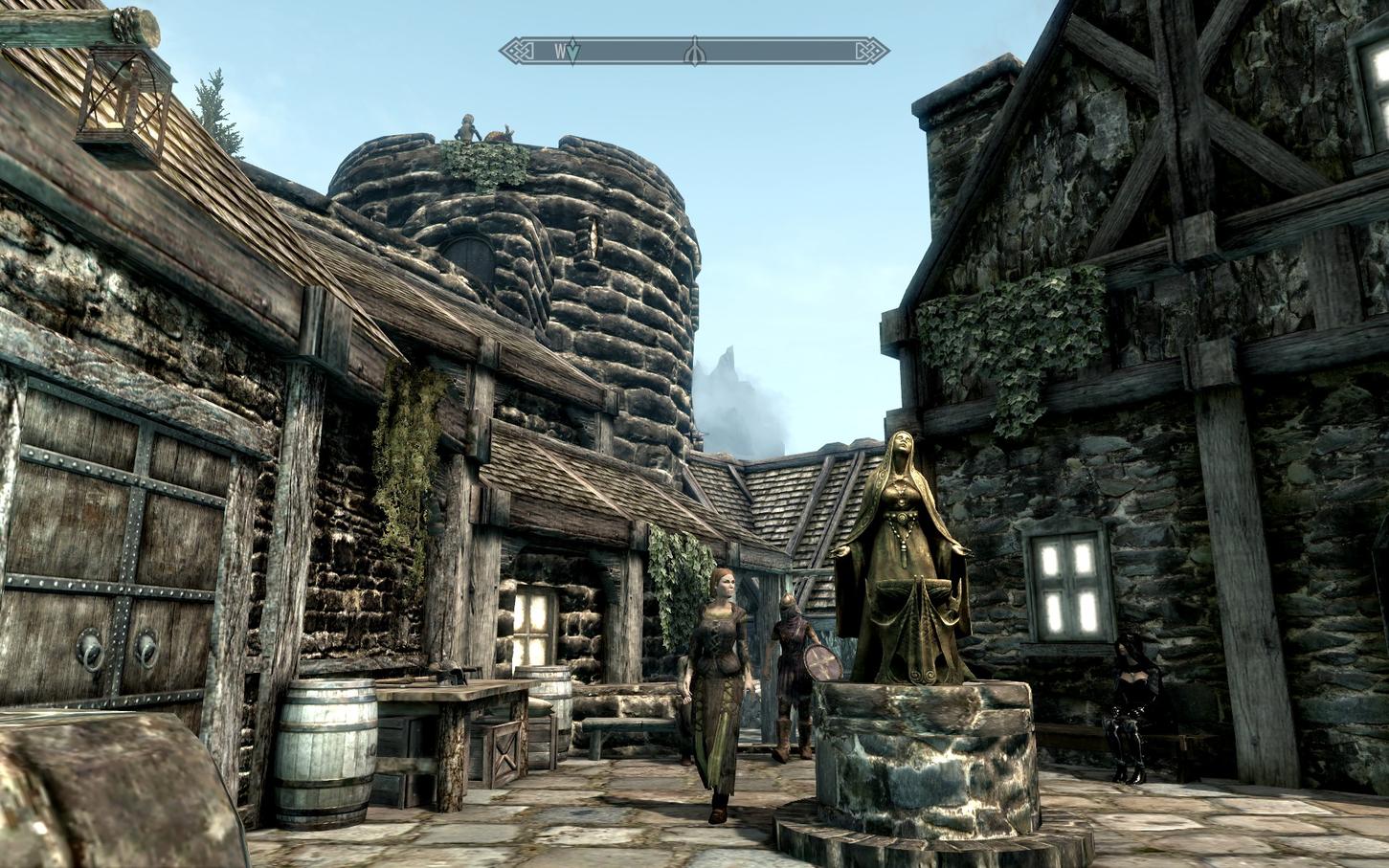
Task: Select the location marker on the compass bar
Action: click(x=693, y=53)
